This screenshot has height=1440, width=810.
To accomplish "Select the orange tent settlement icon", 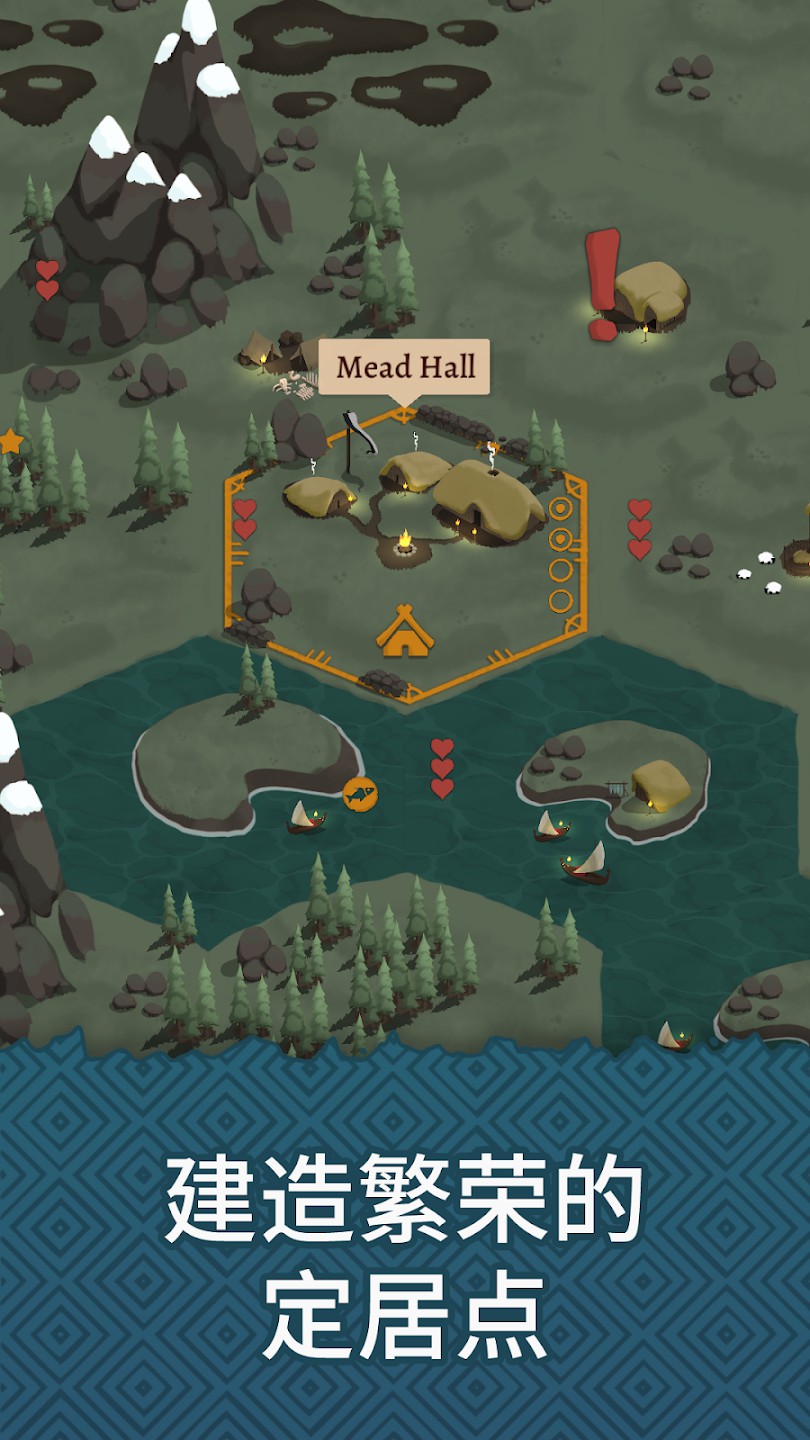I will pyautogui.click(x=404, y=631).
